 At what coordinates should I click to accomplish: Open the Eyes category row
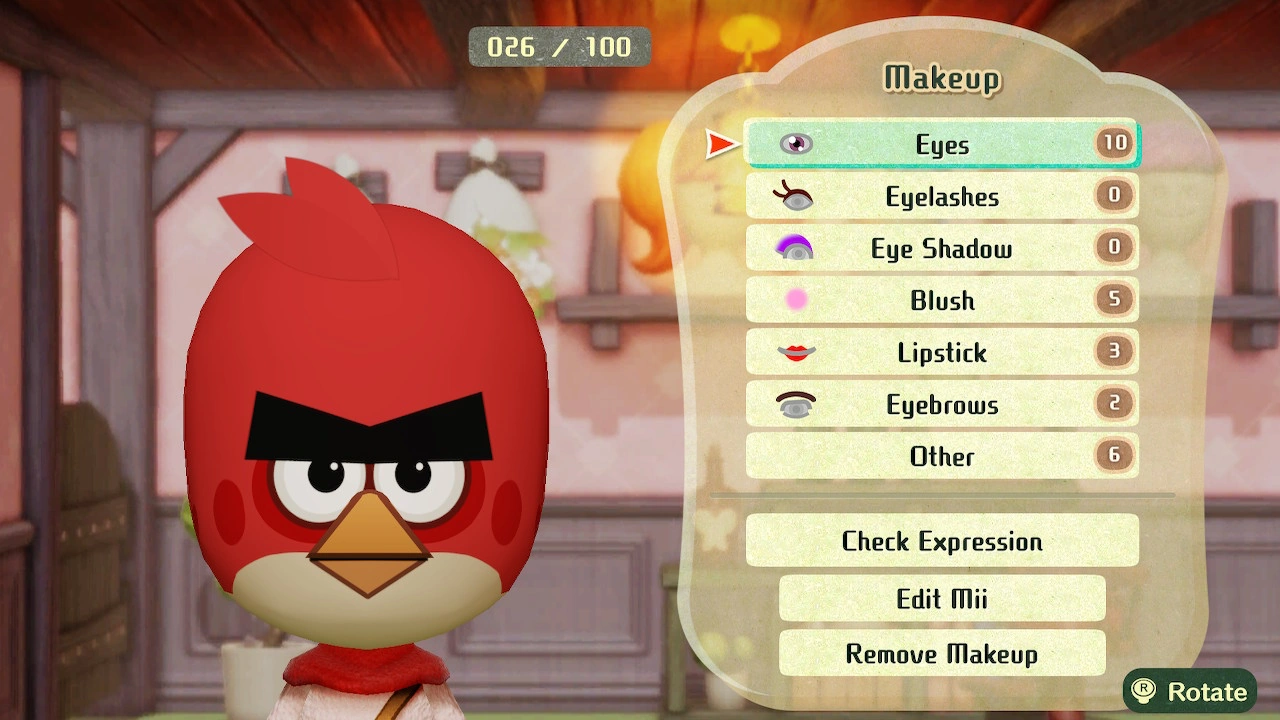tap(940, 144)
